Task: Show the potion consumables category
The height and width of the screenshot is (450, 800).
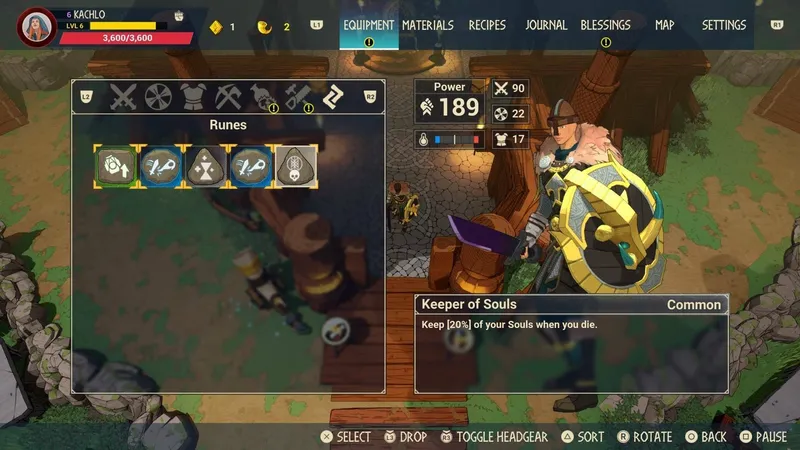Action: tap(261, 97)
